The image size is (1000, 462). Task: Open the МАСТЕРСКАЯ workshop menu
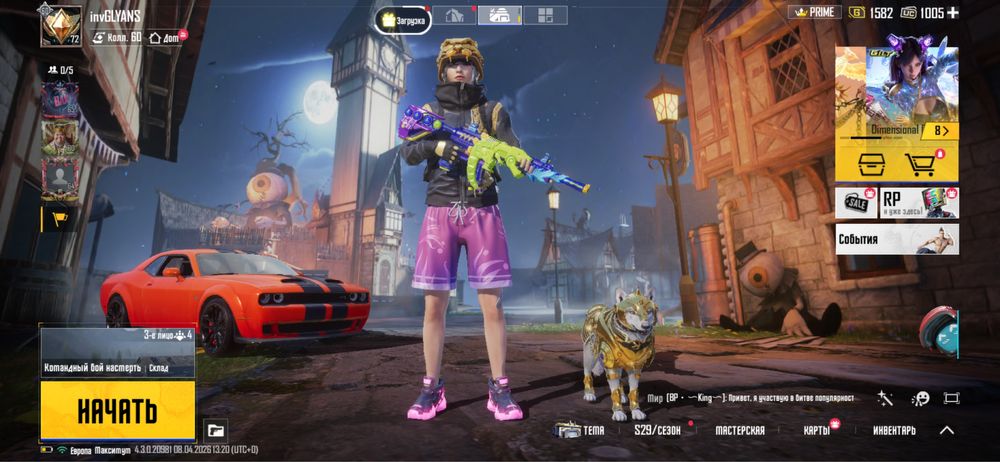click(739, 430)
